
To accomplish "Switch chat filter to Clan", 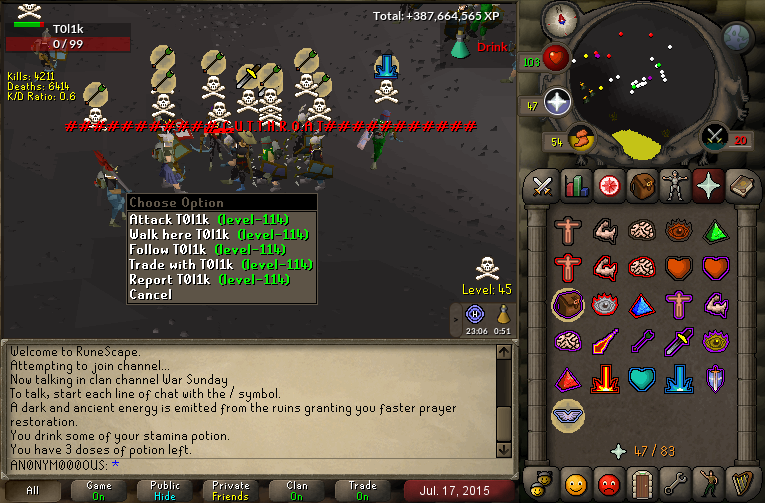I will (x=297, y=490).
